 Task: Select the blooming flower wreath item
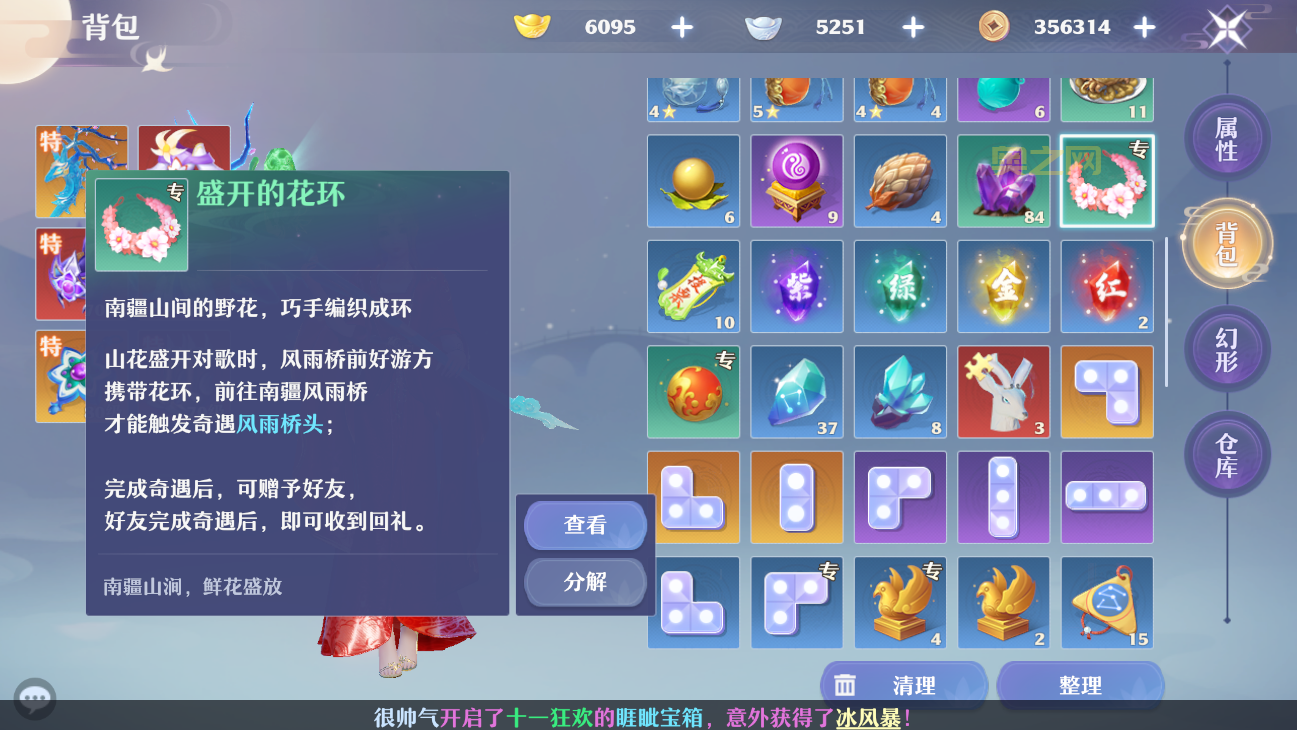tap(1107, 181)
